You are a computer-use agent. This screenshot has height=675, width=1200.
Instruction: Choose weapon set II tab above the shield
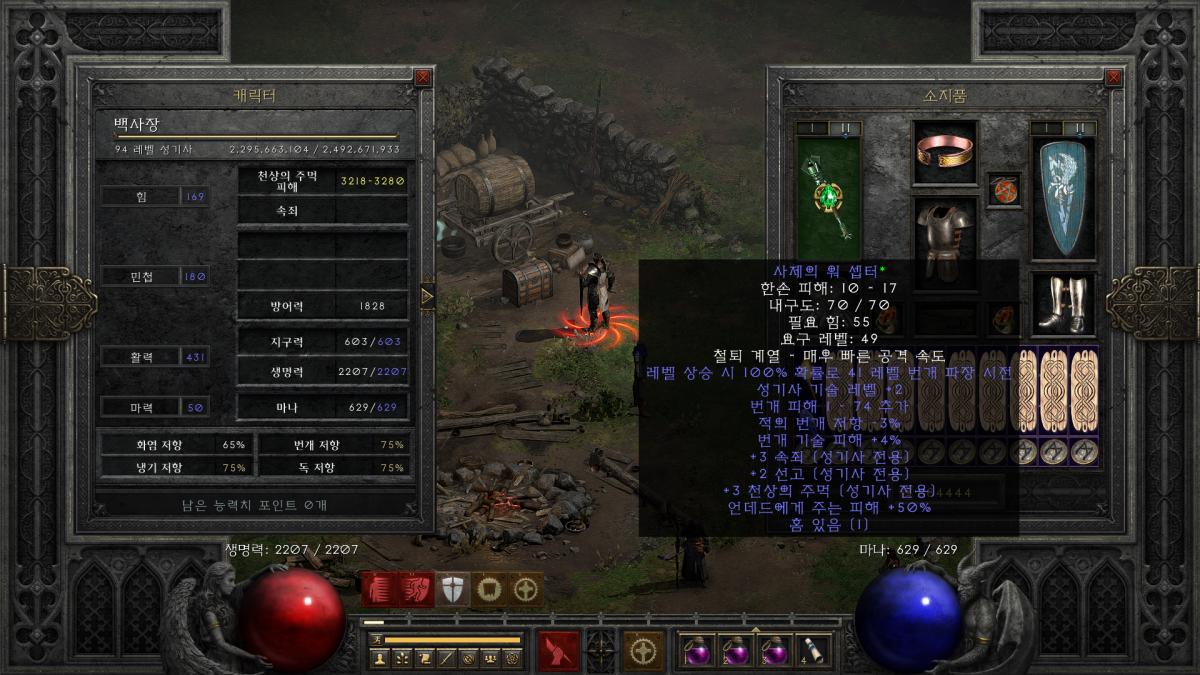point(1079,128)
